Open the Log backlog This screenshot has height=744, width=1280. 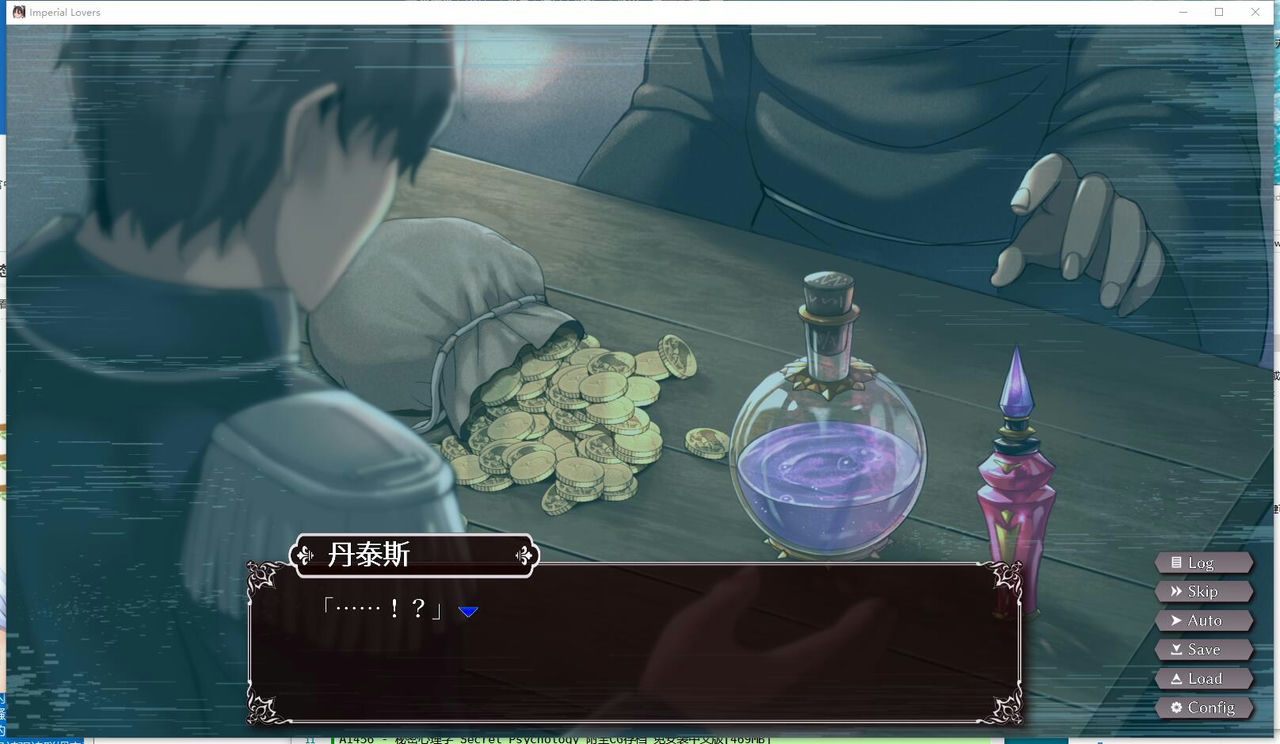tap(1201, 563)
